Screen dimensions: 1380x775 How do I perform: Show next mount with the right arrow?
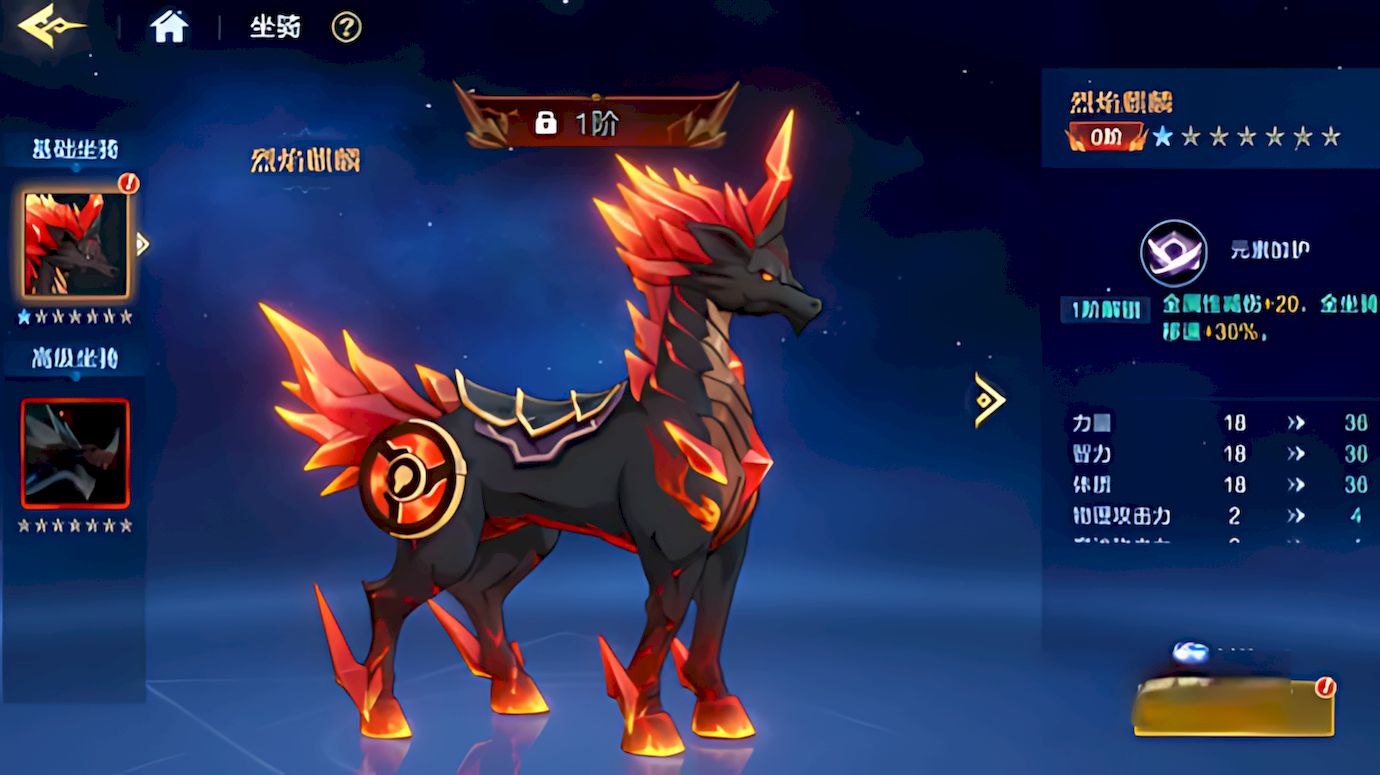[x=988, y=400]
